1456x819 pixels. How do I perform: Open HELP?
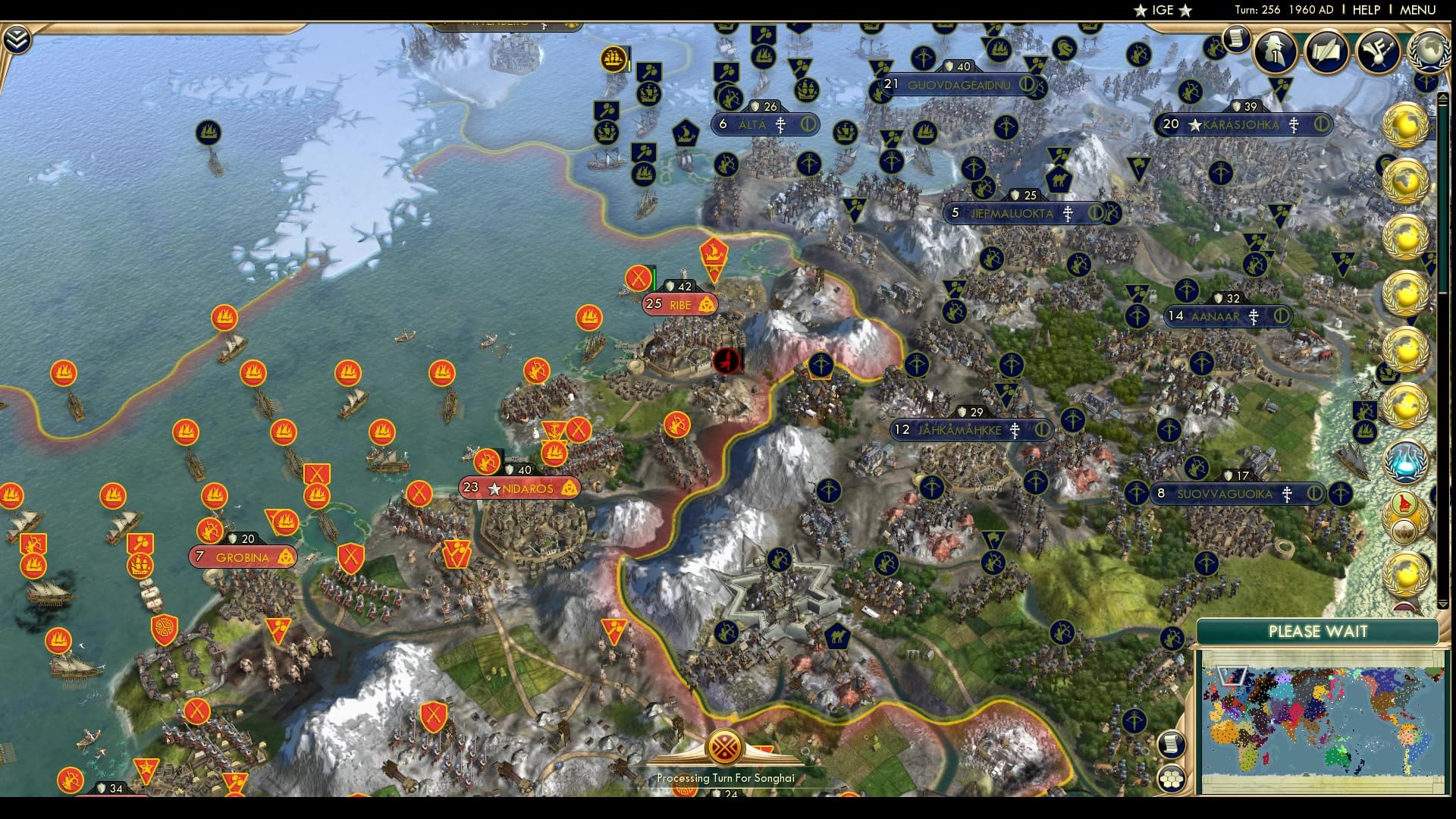point(1366,11)
